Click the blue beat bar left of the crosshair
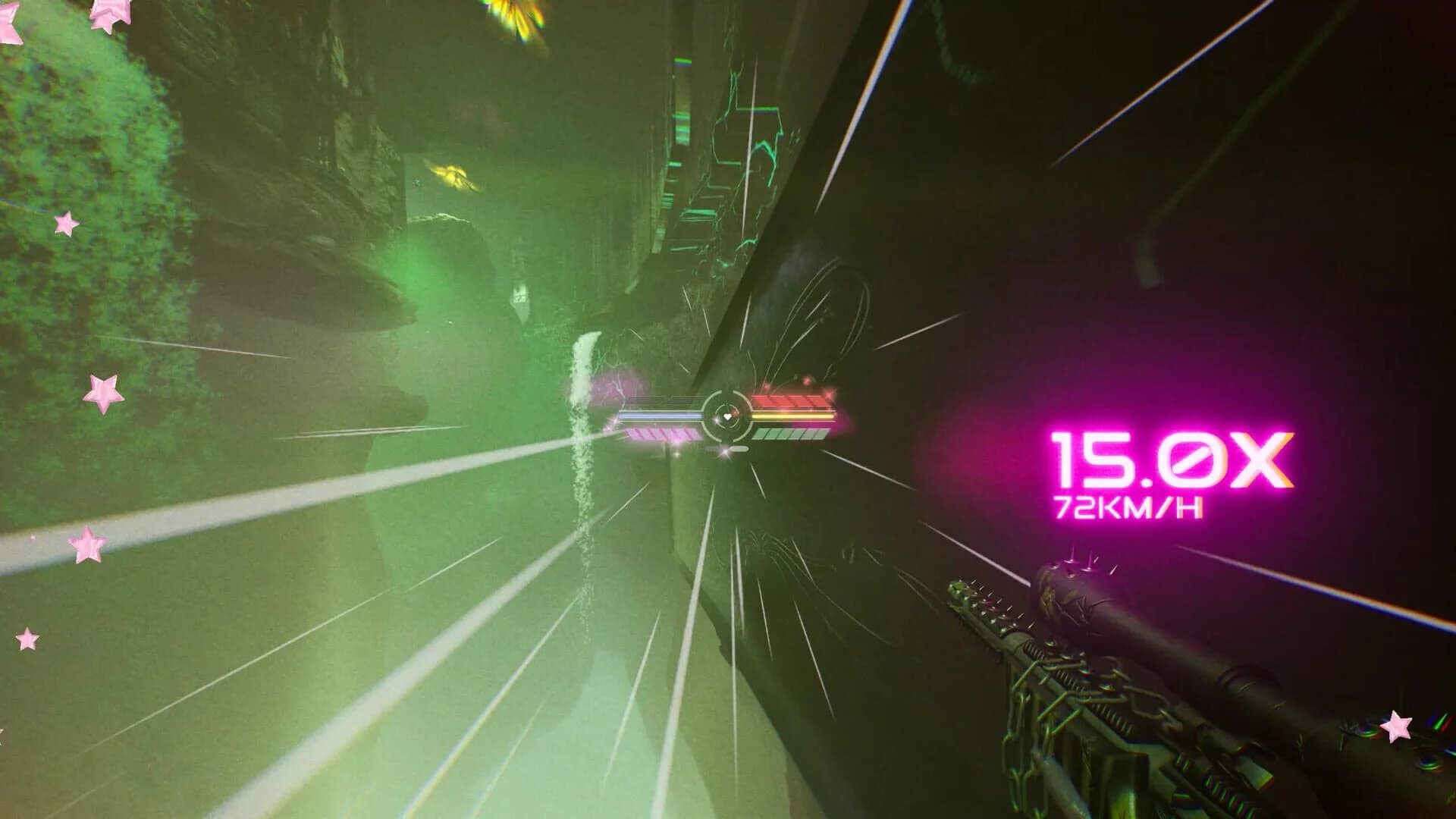 661,415
